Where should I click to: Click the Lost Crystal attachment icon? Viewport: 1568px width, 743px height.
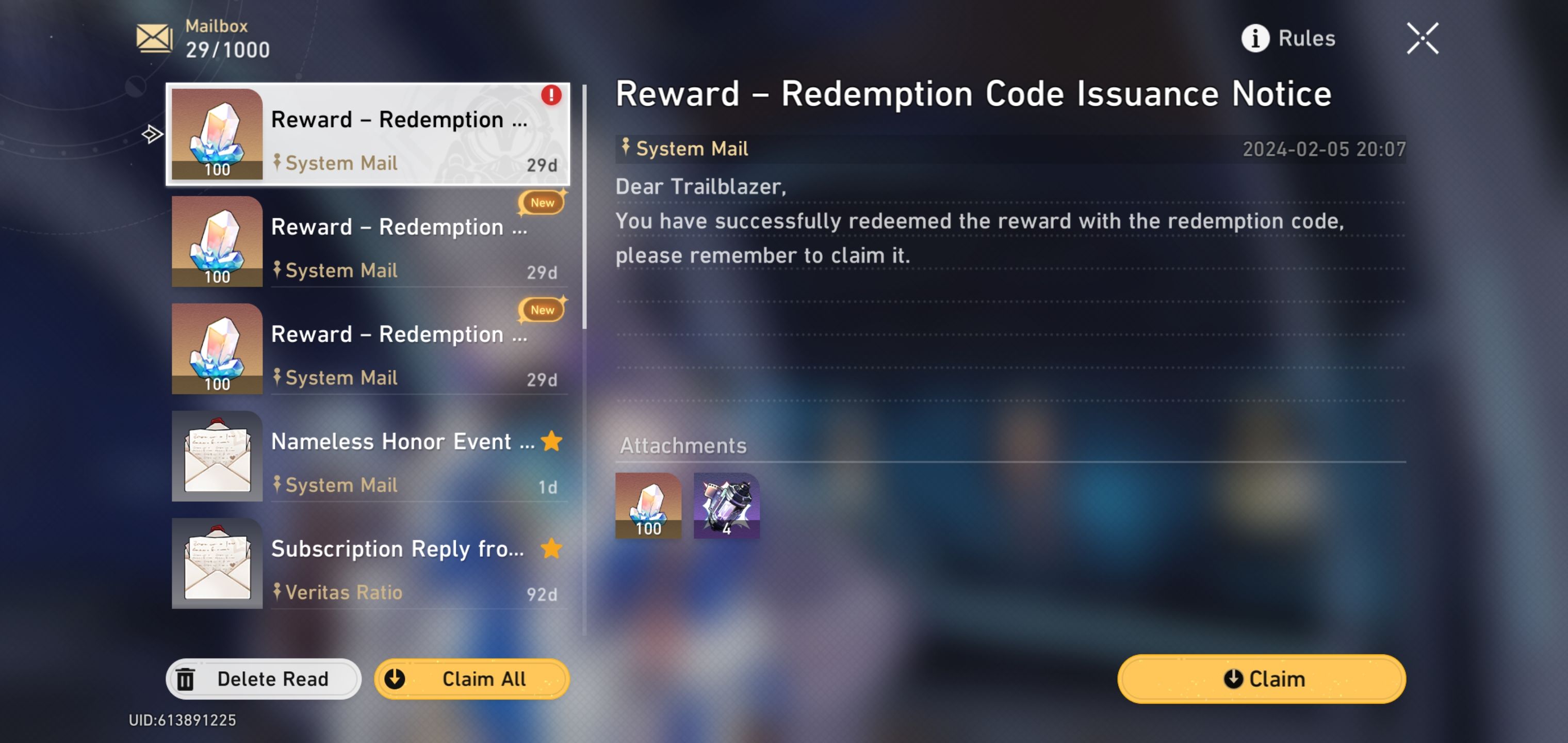tap(727, 506)
